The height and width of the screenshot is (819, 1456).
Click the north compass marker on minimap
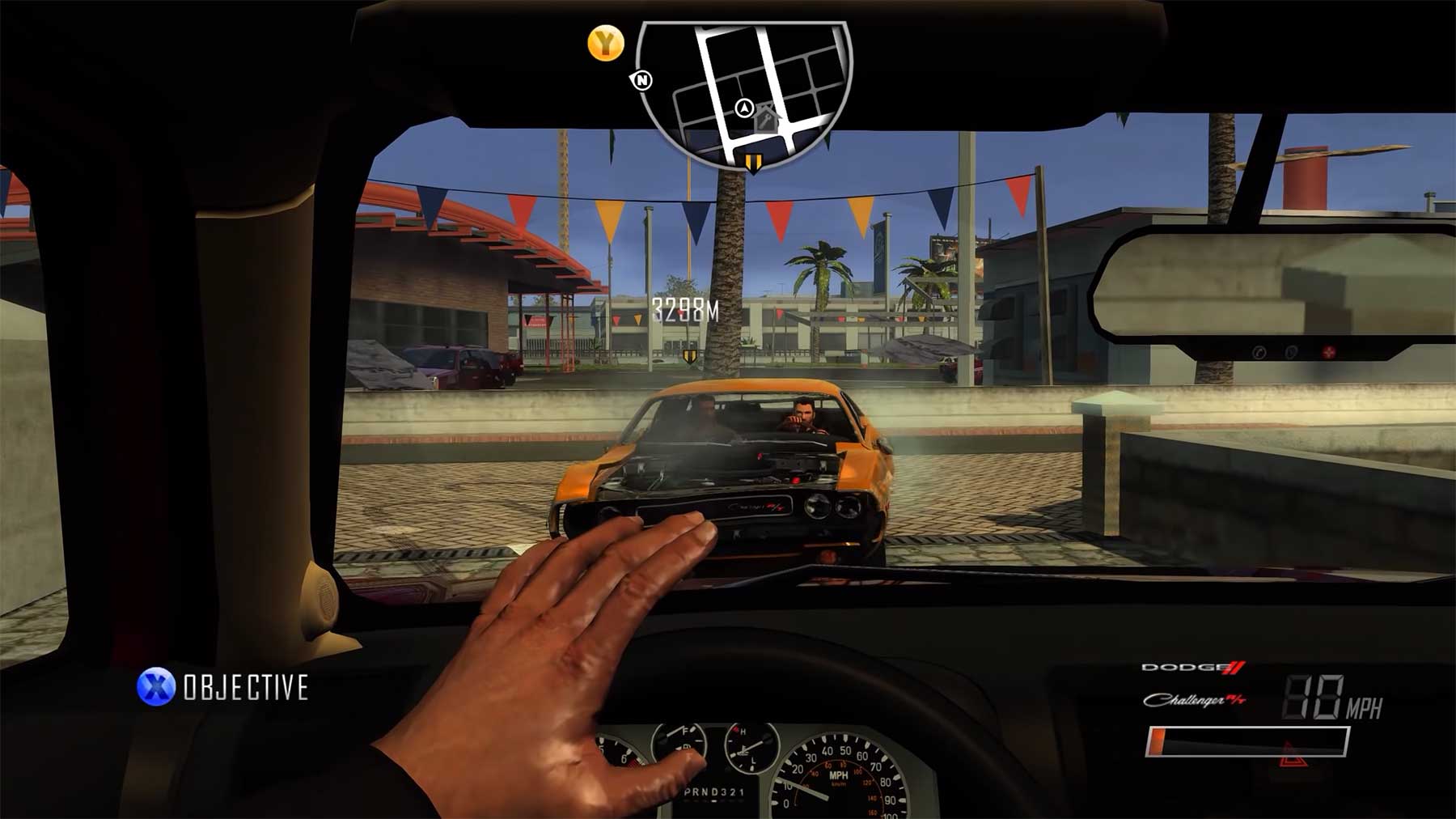click(642, 80)
